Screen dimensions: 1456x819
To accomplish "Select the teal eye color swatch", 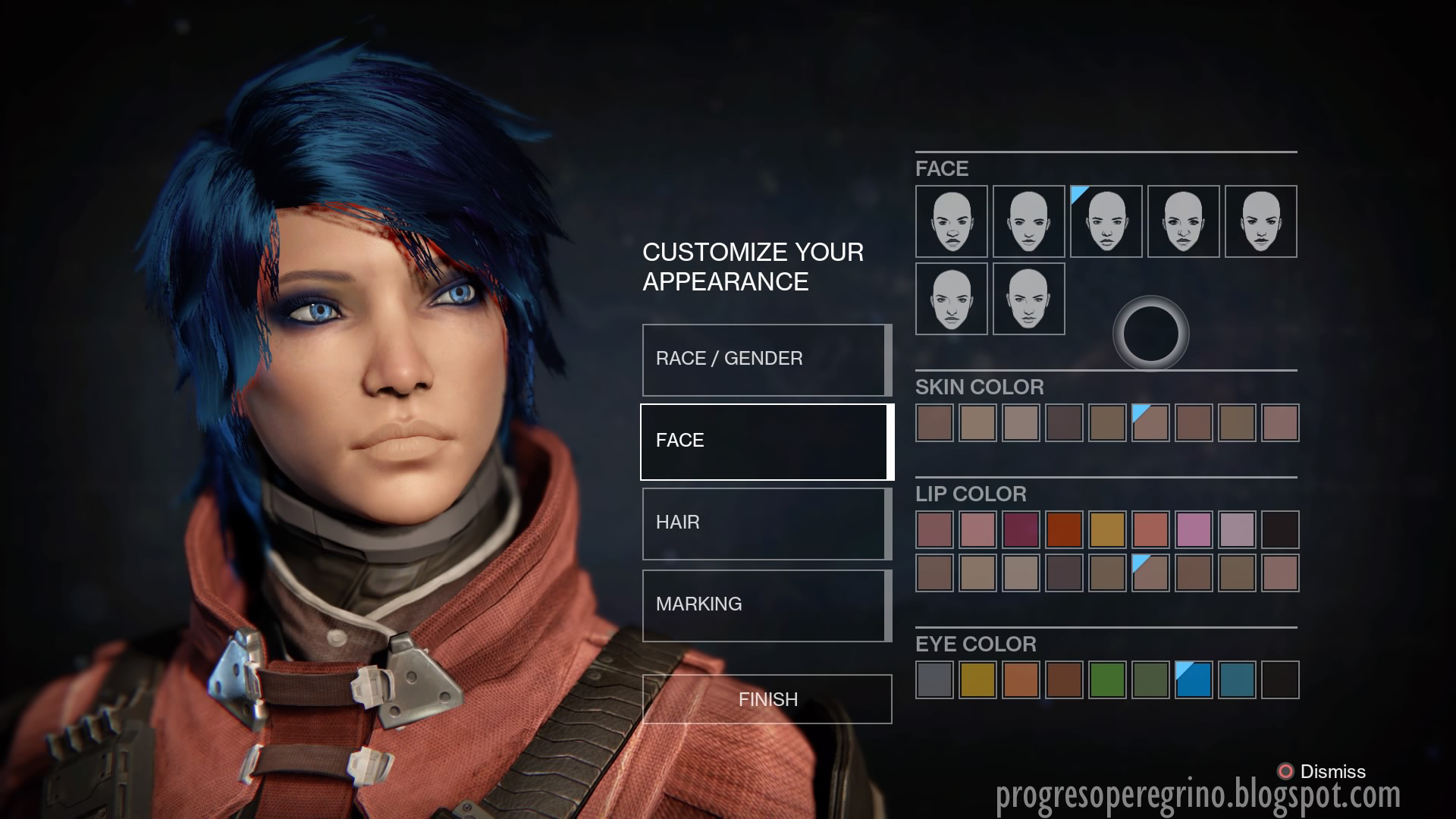I will click(1237, 680).
